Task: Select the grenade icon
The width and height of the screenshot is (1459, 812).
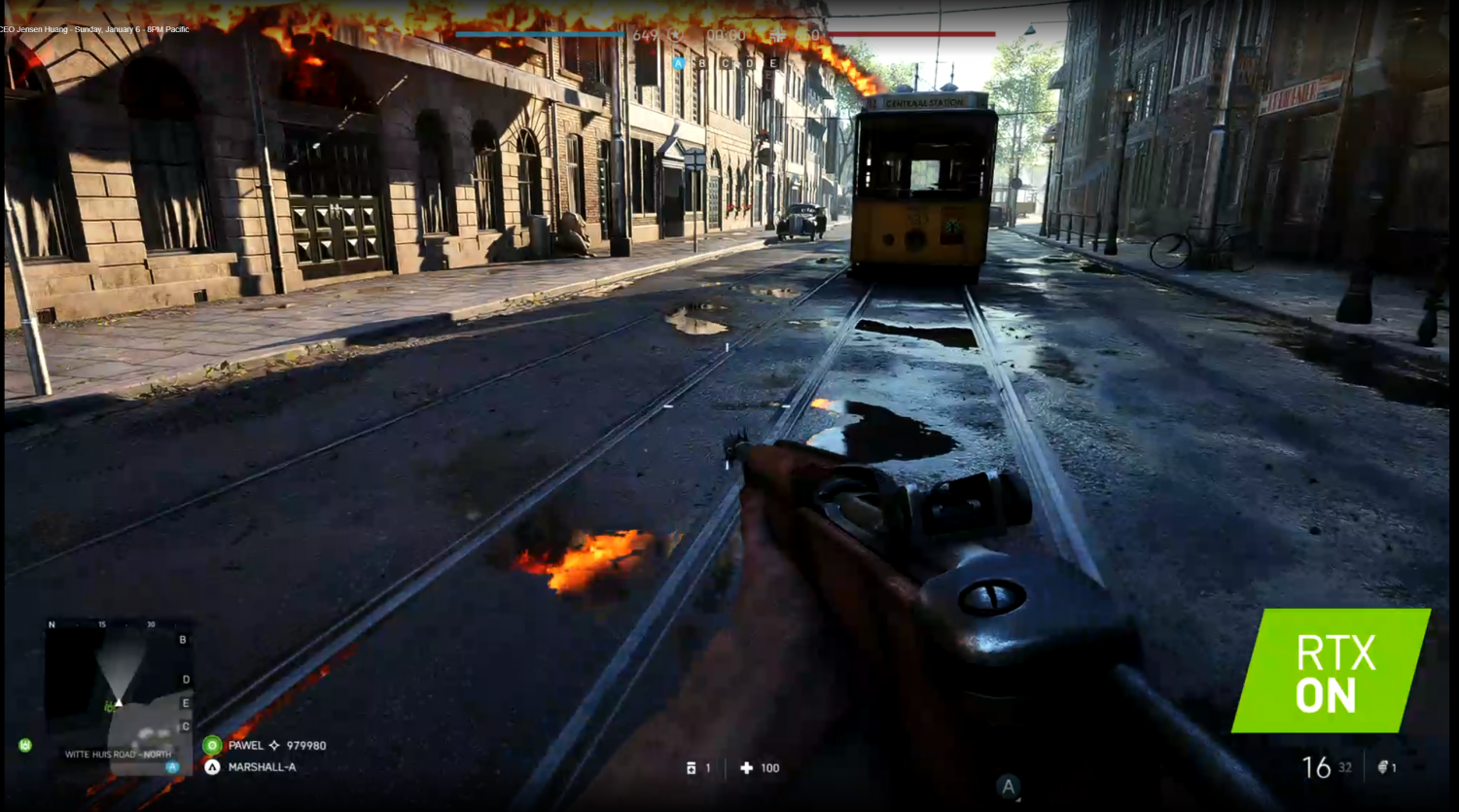Action: pos(1383,768)
